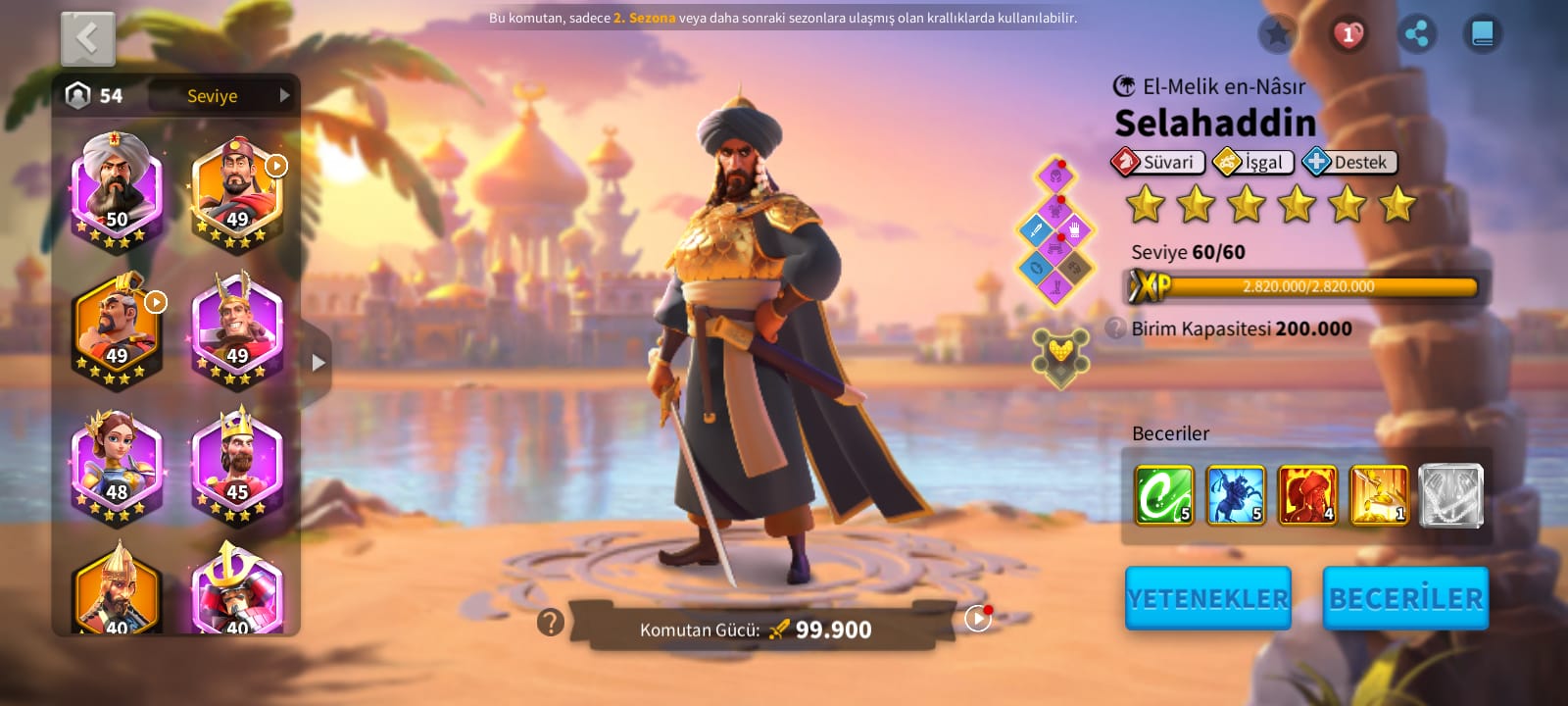Play the commander preview video
Image resolution: width=1568 pixels, height=706 pixels.
(977, 619)
